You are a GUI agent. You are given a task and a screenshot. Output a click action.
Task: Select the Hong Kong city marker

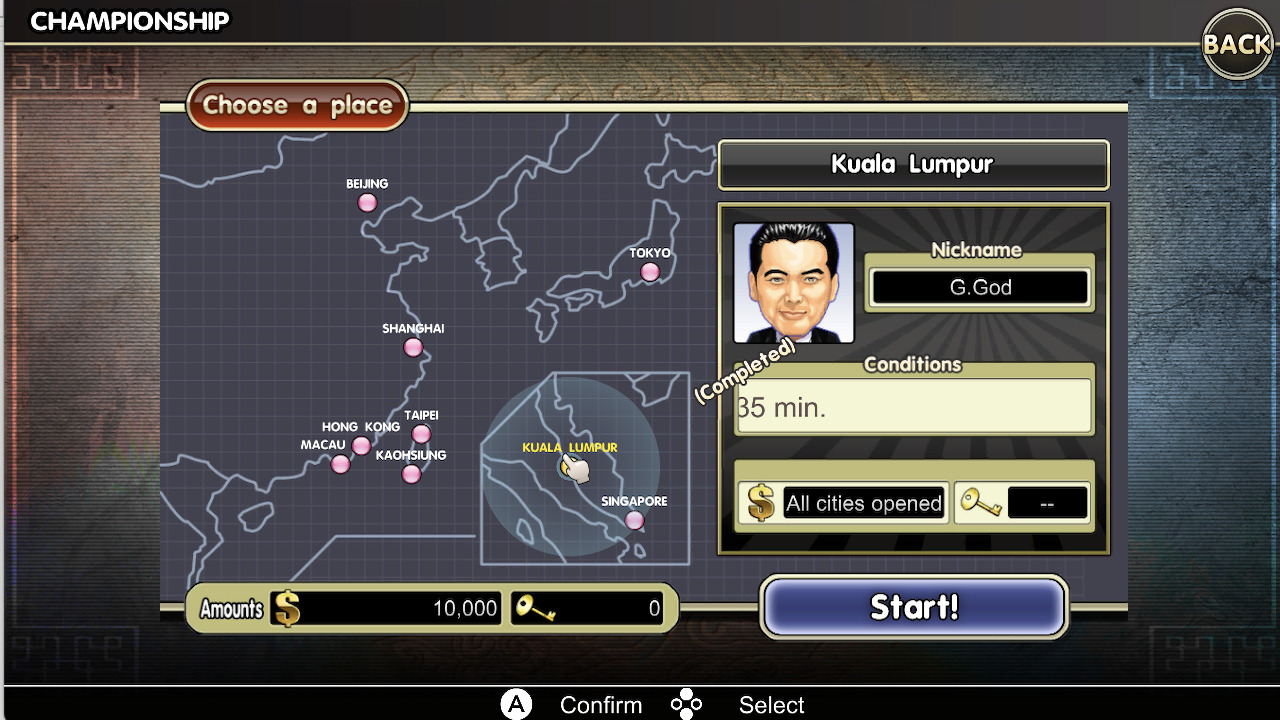coord(361,445)
